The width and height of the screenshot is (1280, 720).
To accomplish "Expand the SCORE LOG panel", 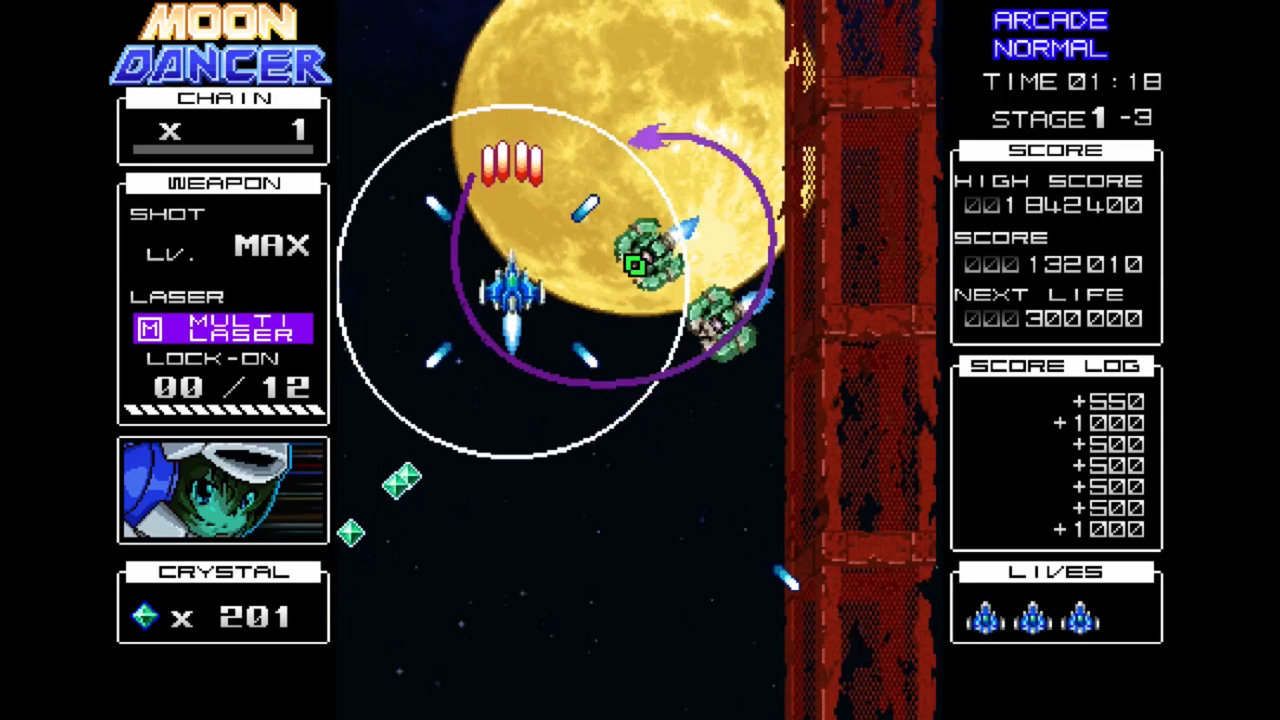I will [1056, 366].
